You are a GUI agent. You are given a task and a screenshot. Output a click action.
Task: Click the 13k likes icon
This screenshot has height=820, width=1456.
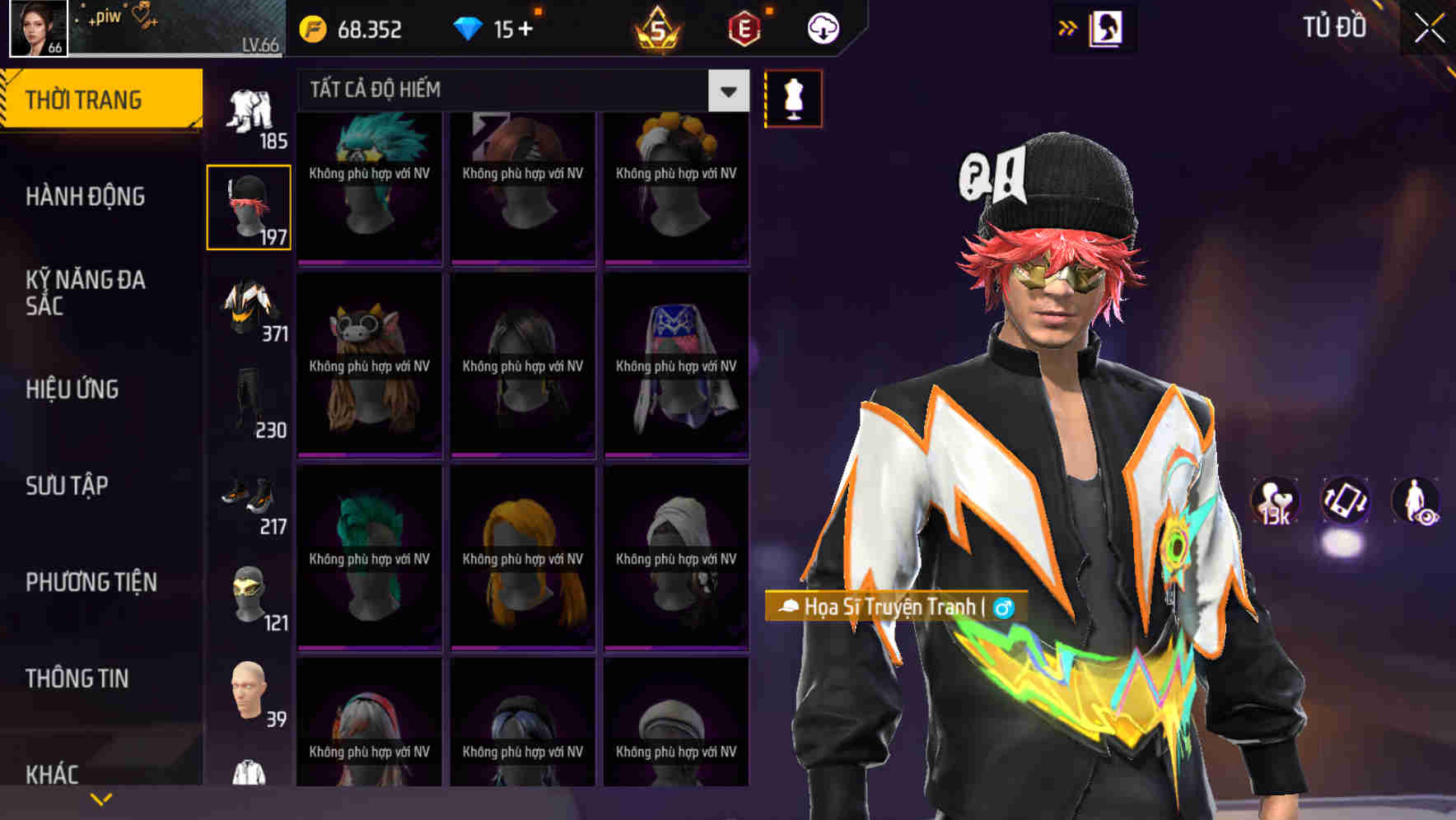click(1275, 501)
